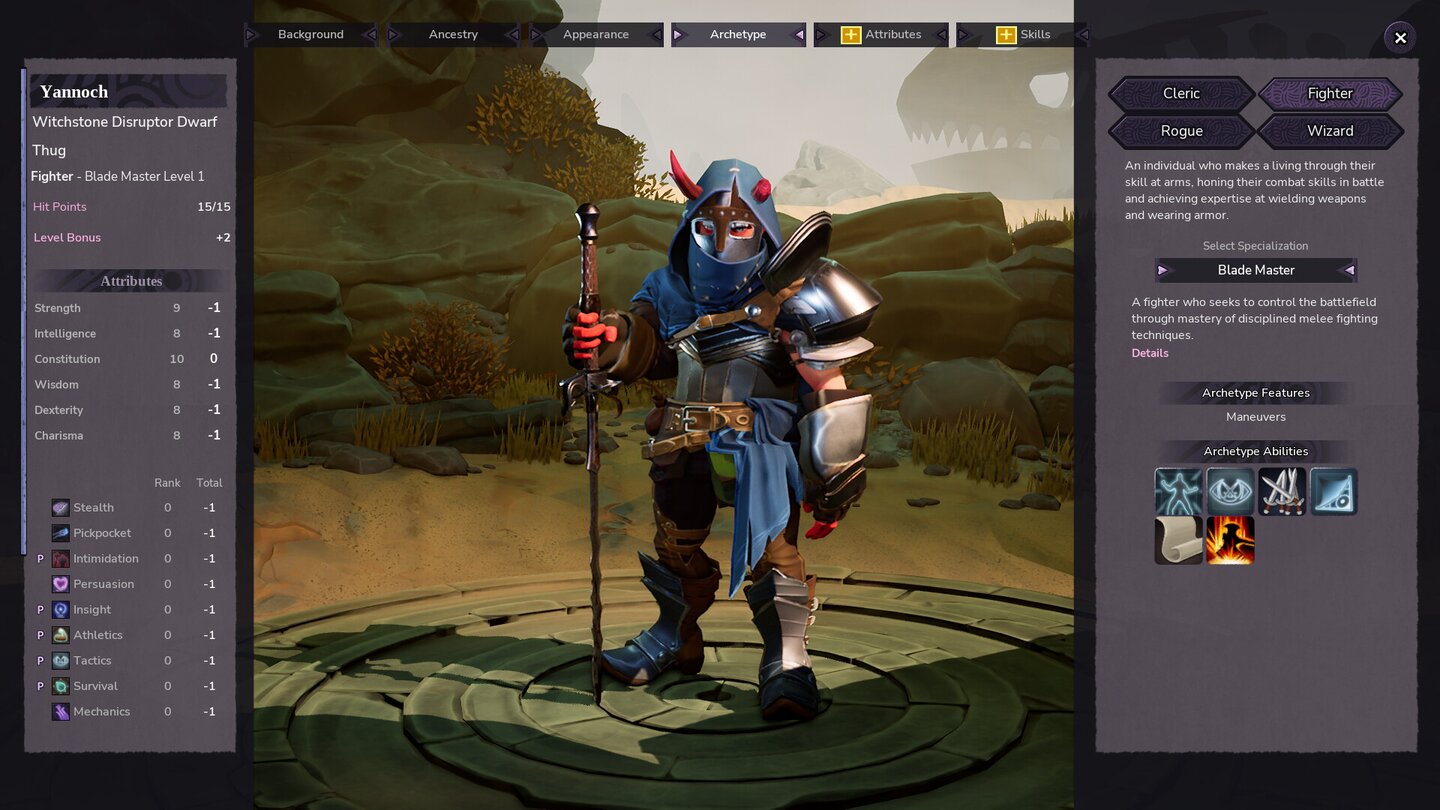Open the Attributes tab
Screen dimensions: 1440x810
tap(881, 35)
